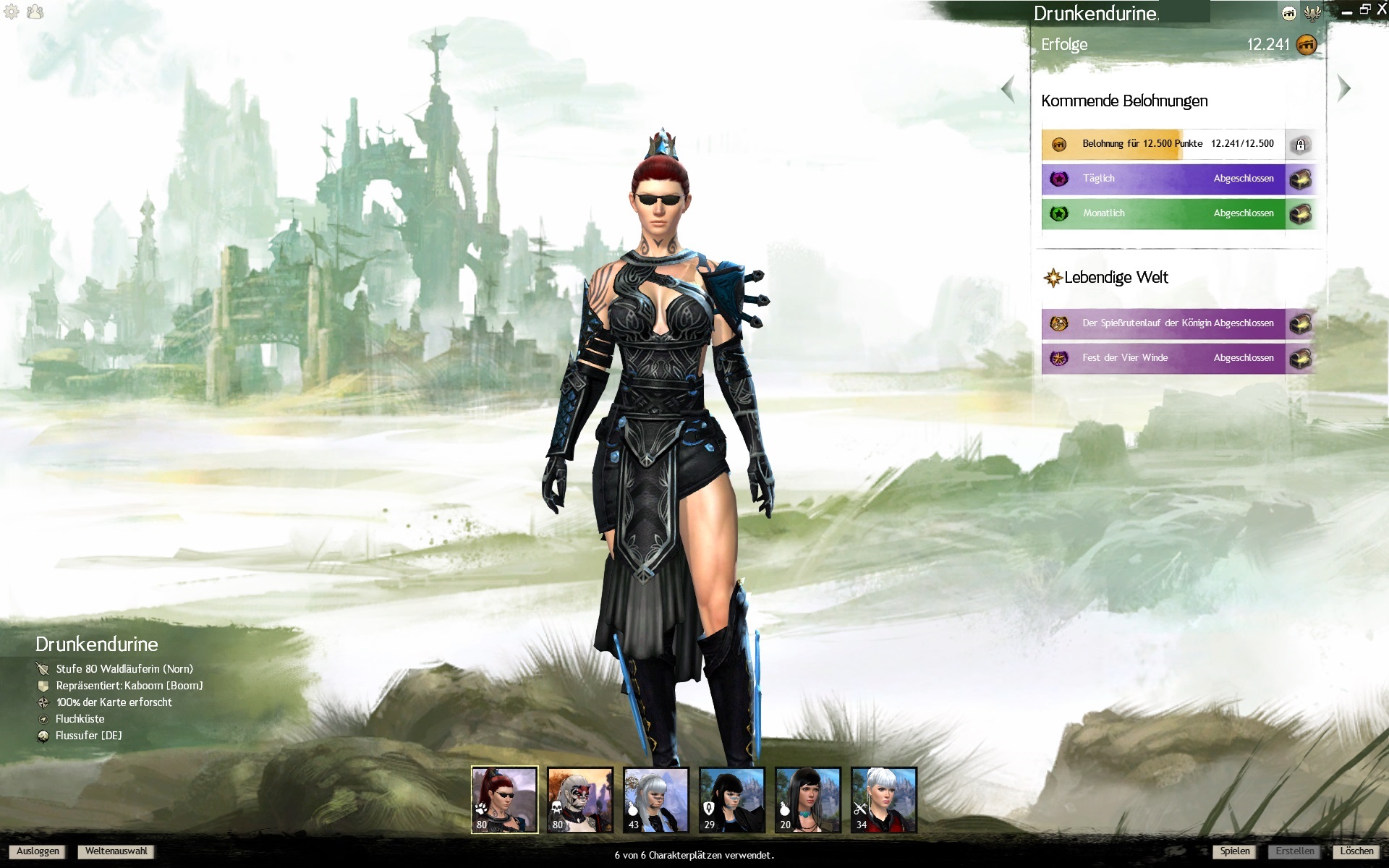Open the contacts icon with three figures
1389x868 pixels.
click(x=35, y=12)
